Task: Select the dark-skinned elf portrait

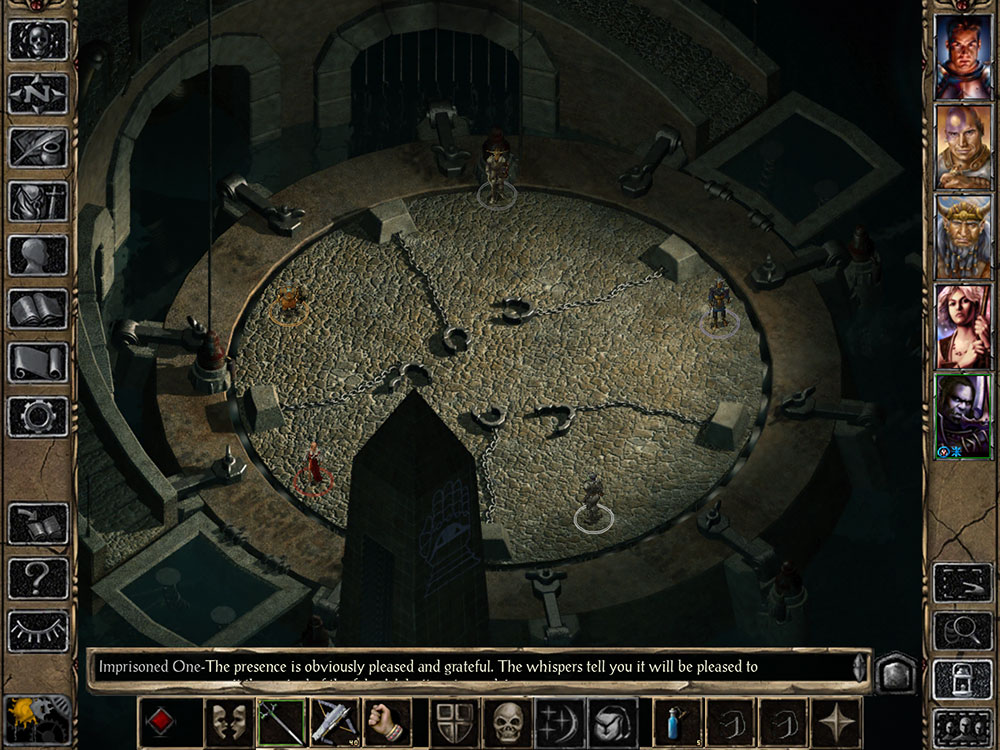Action: click(x=962, y=417)
